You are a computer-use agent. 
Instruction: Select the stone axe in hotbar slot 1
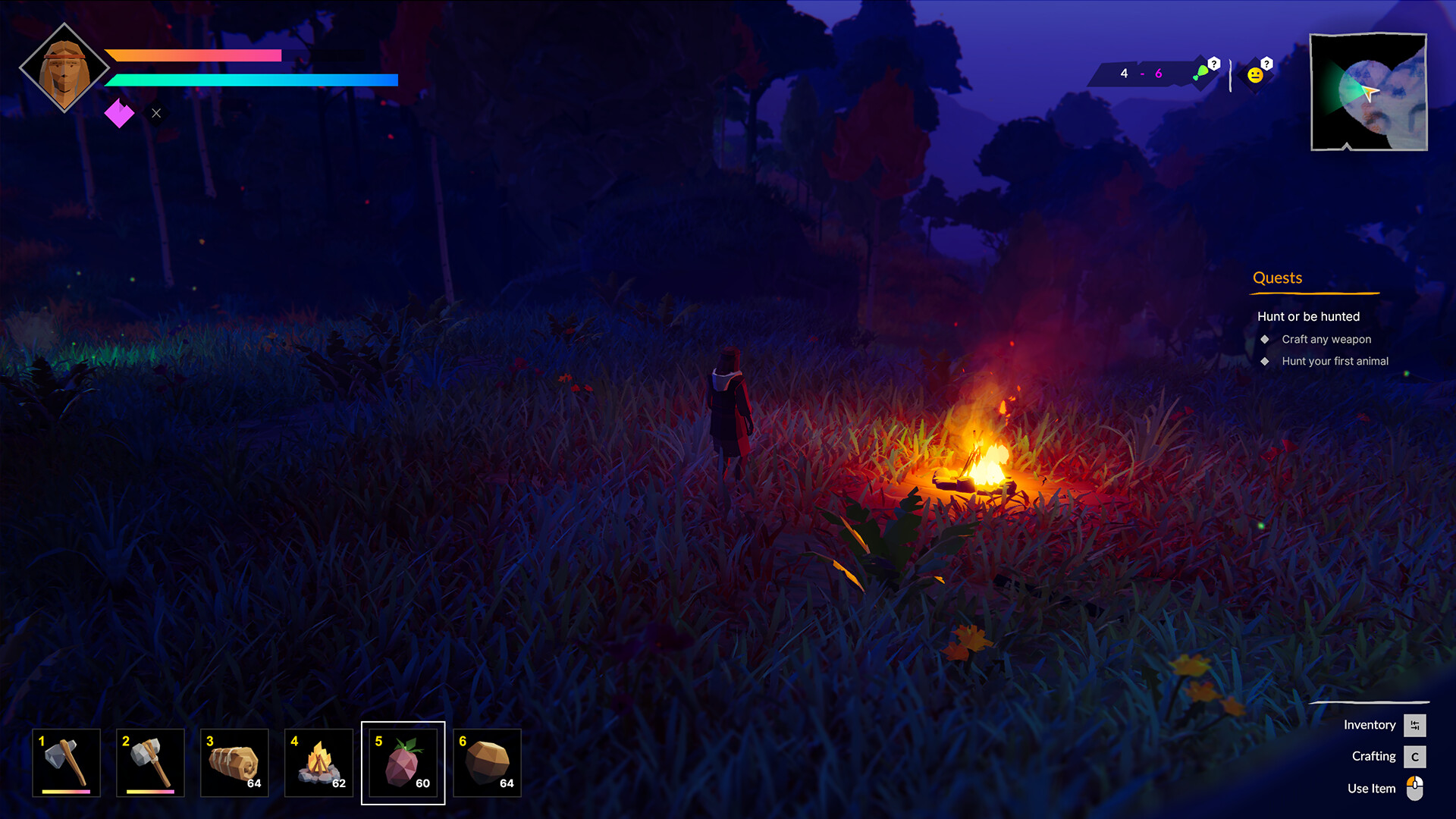coord(66,762)
